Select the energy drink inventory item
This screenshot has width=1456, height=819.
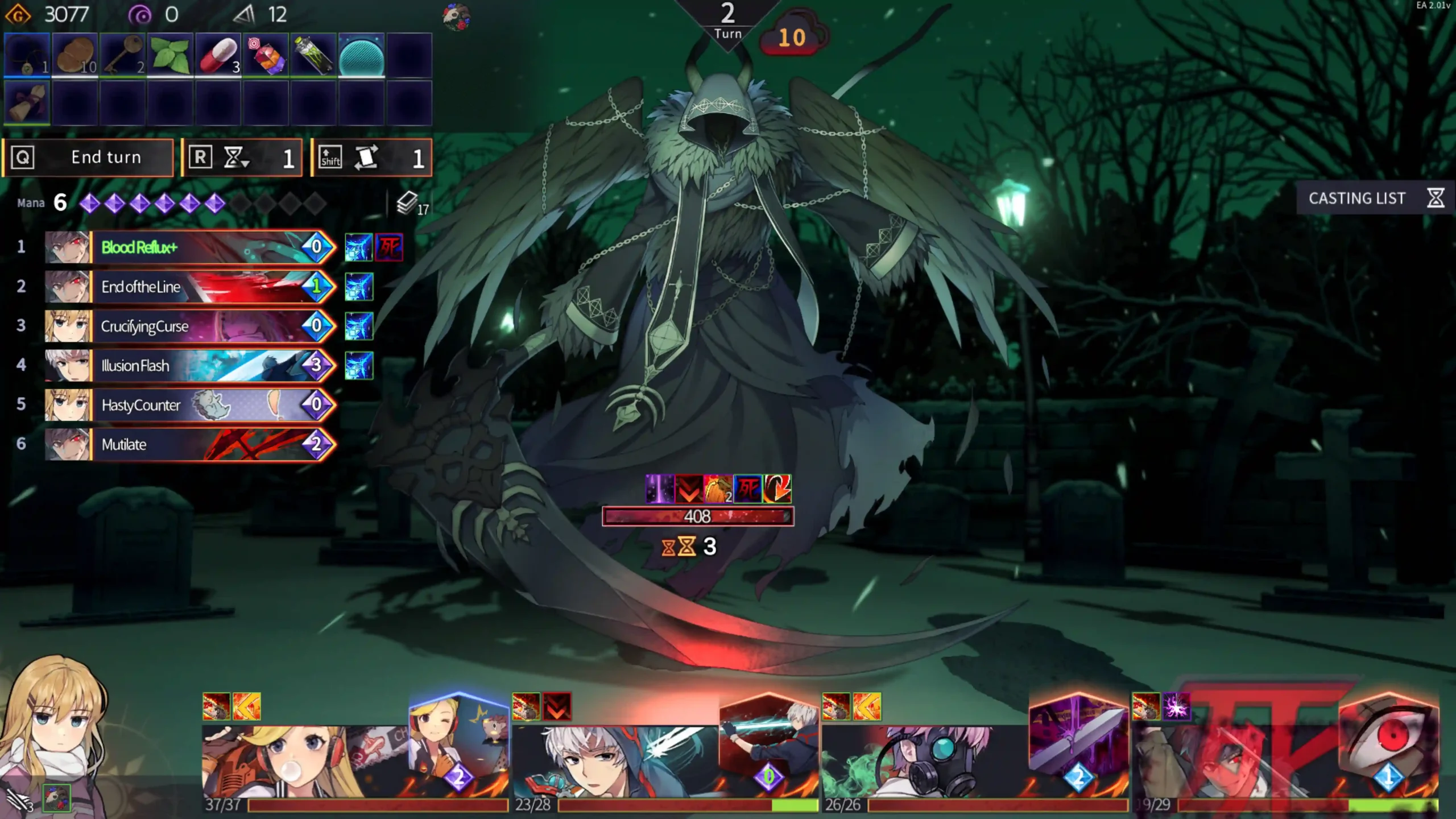[x=313, y=54]
